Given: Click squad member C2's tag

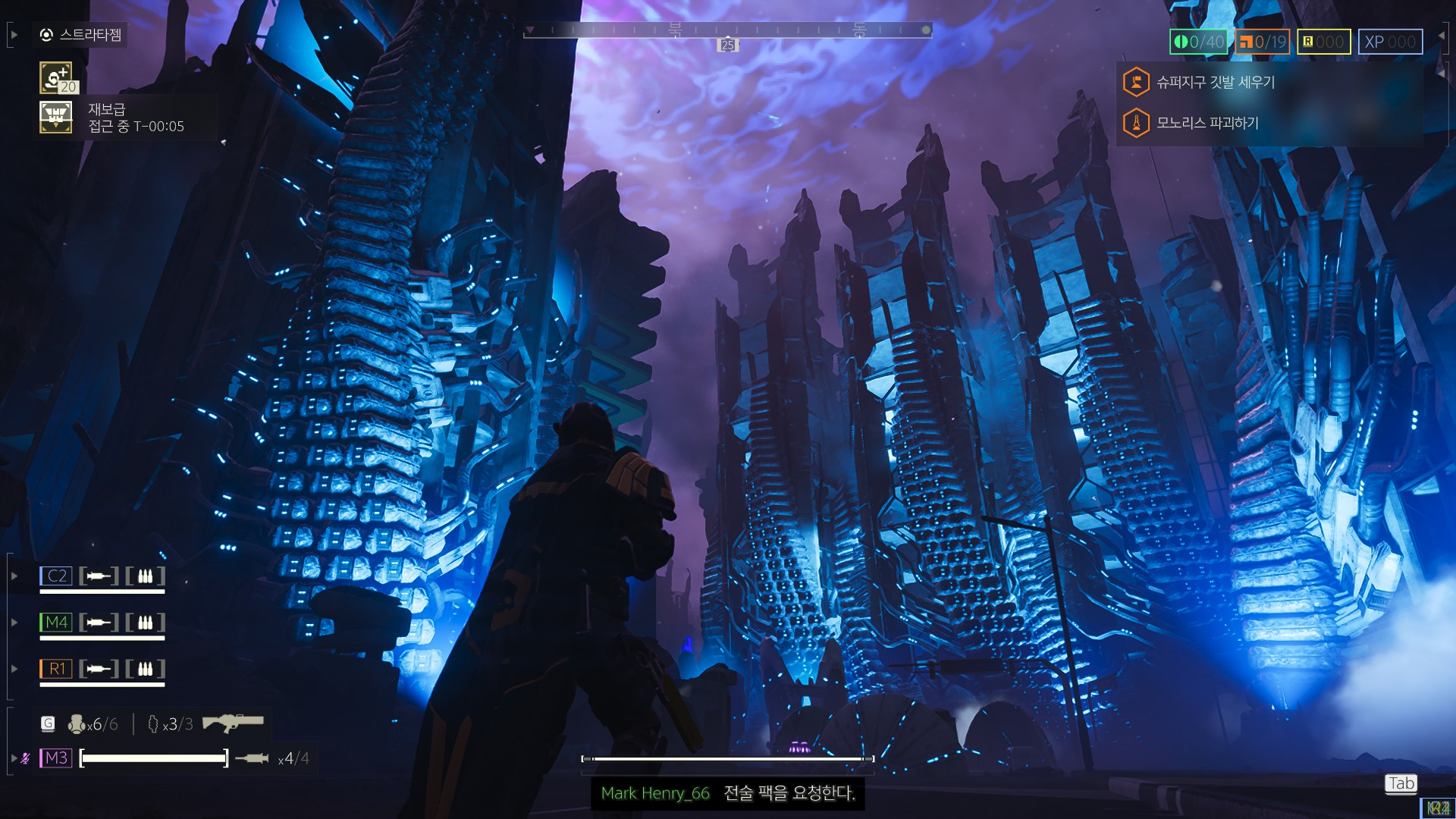Looking at the screenshot, I should 56,576.
